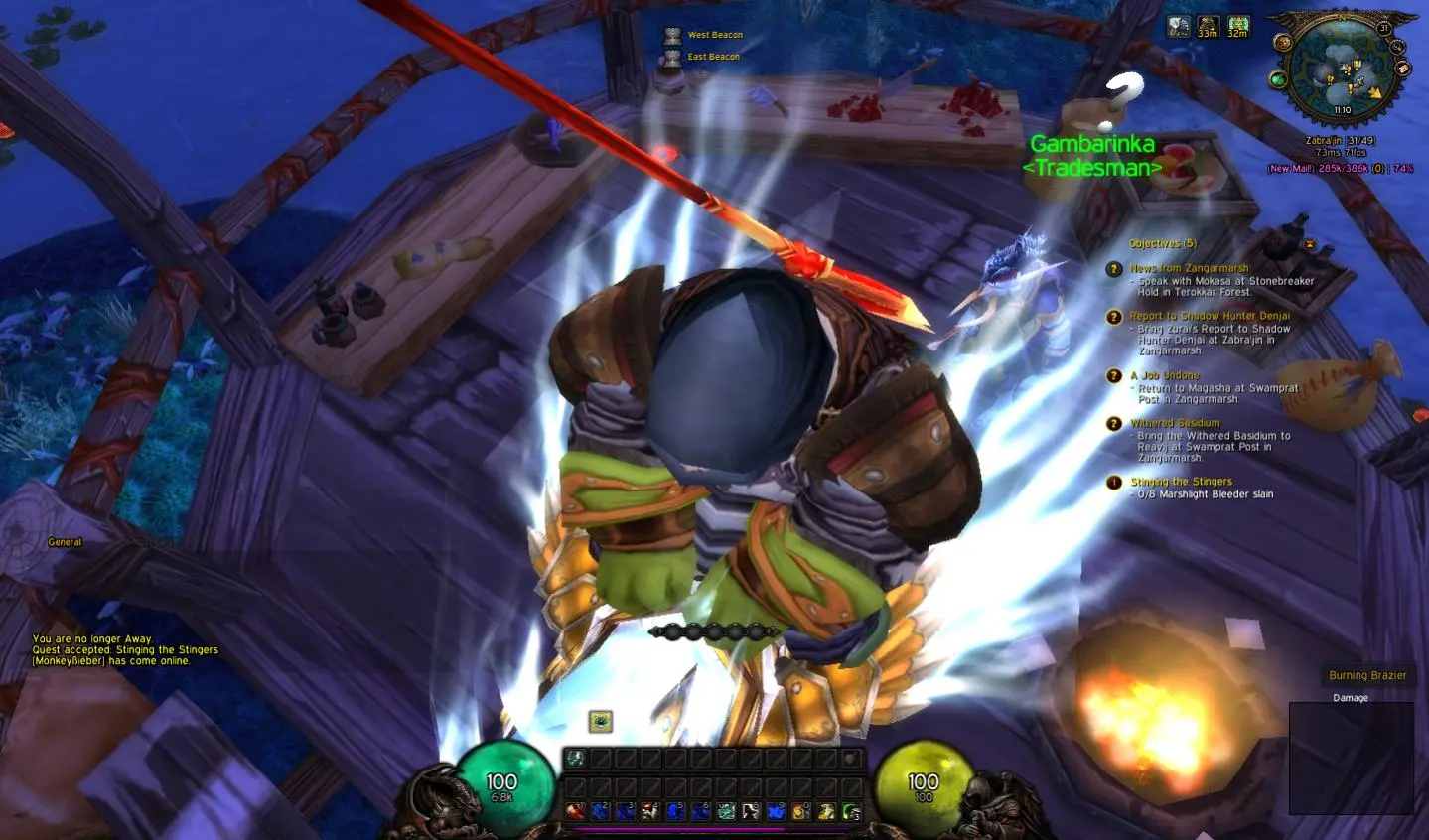
Task: Select the Withered Basidium quest entry
Action: point(1175,423)
